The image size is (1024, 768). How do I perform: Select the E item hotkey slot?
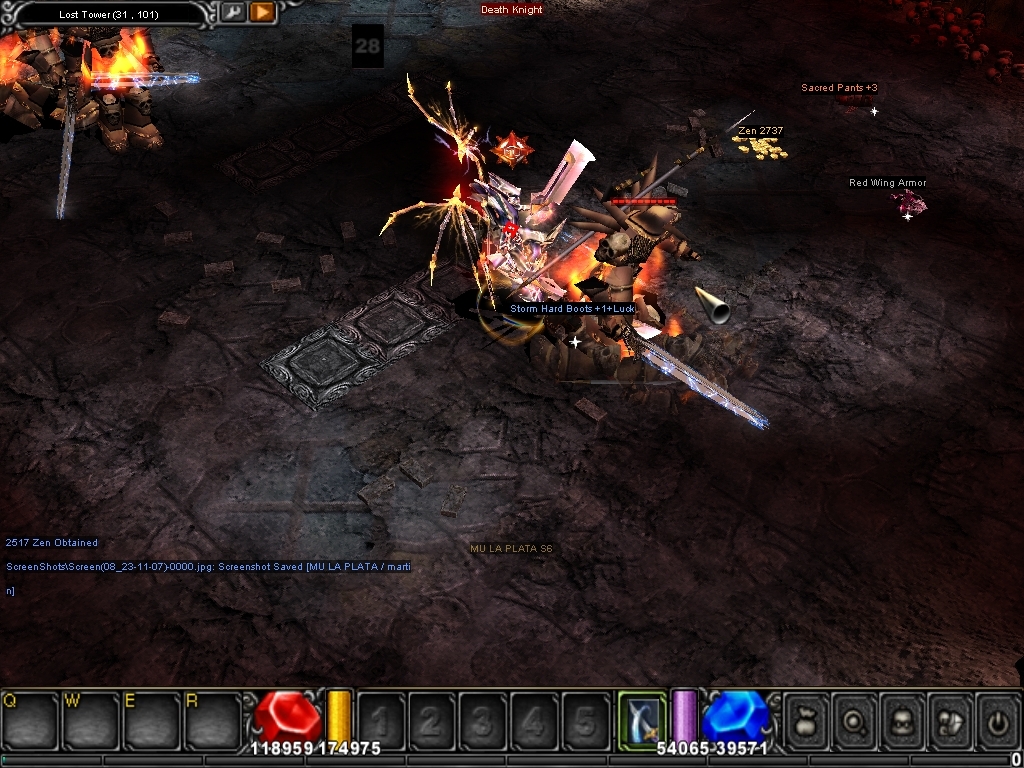click(x=150, y=718)
